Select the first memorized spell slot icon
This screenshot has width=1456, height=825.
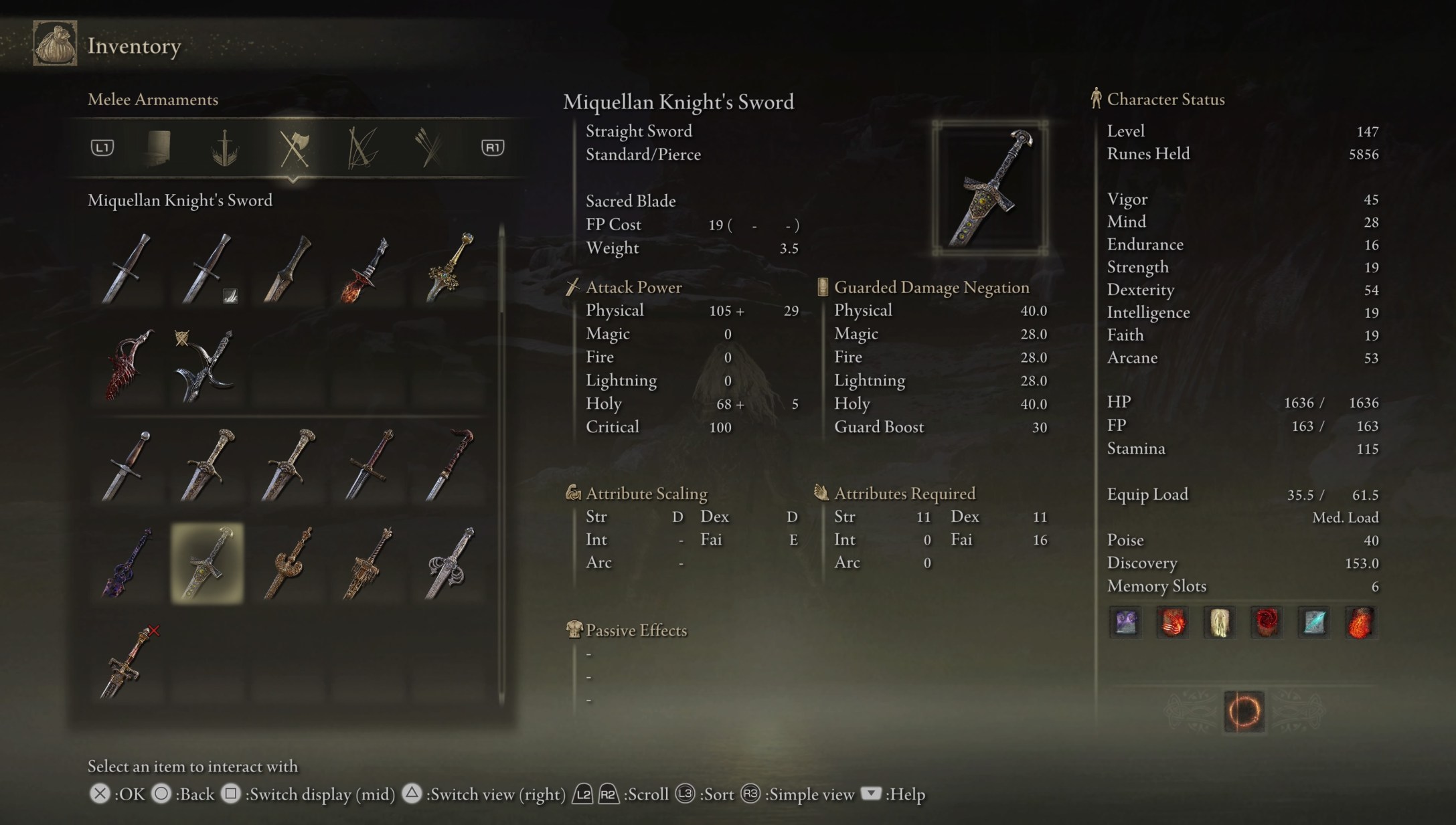click(1125, 622)
